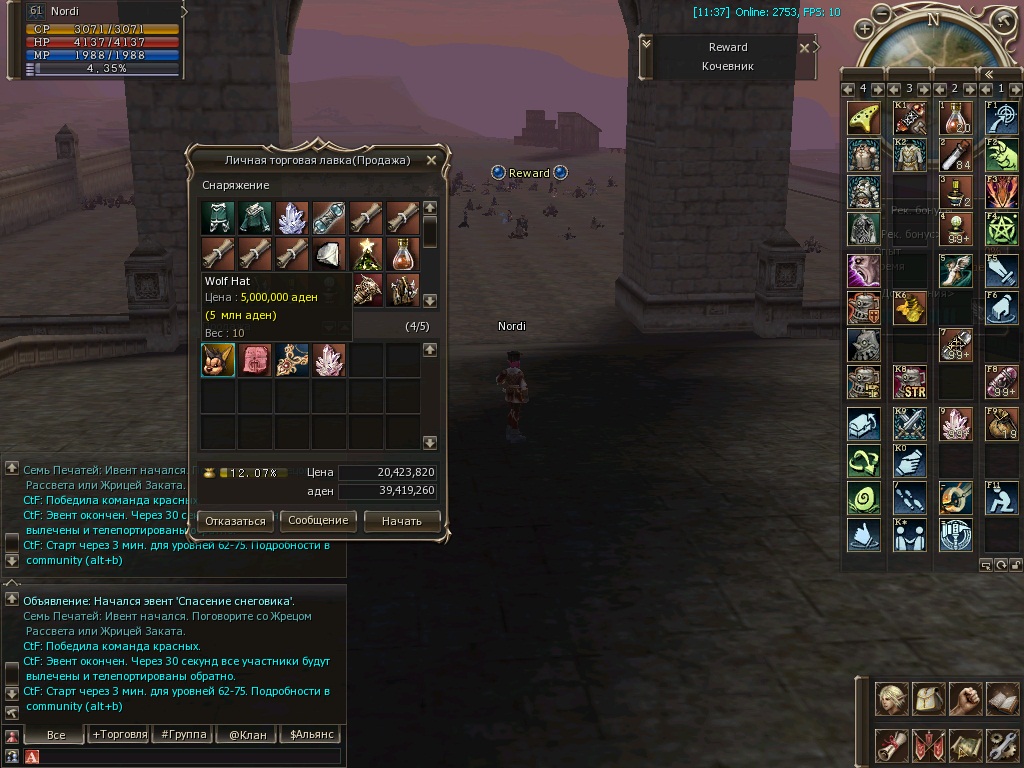Select the gold necklace in the sell list
Screen dimensions: 1024x768
pos(291,360)
